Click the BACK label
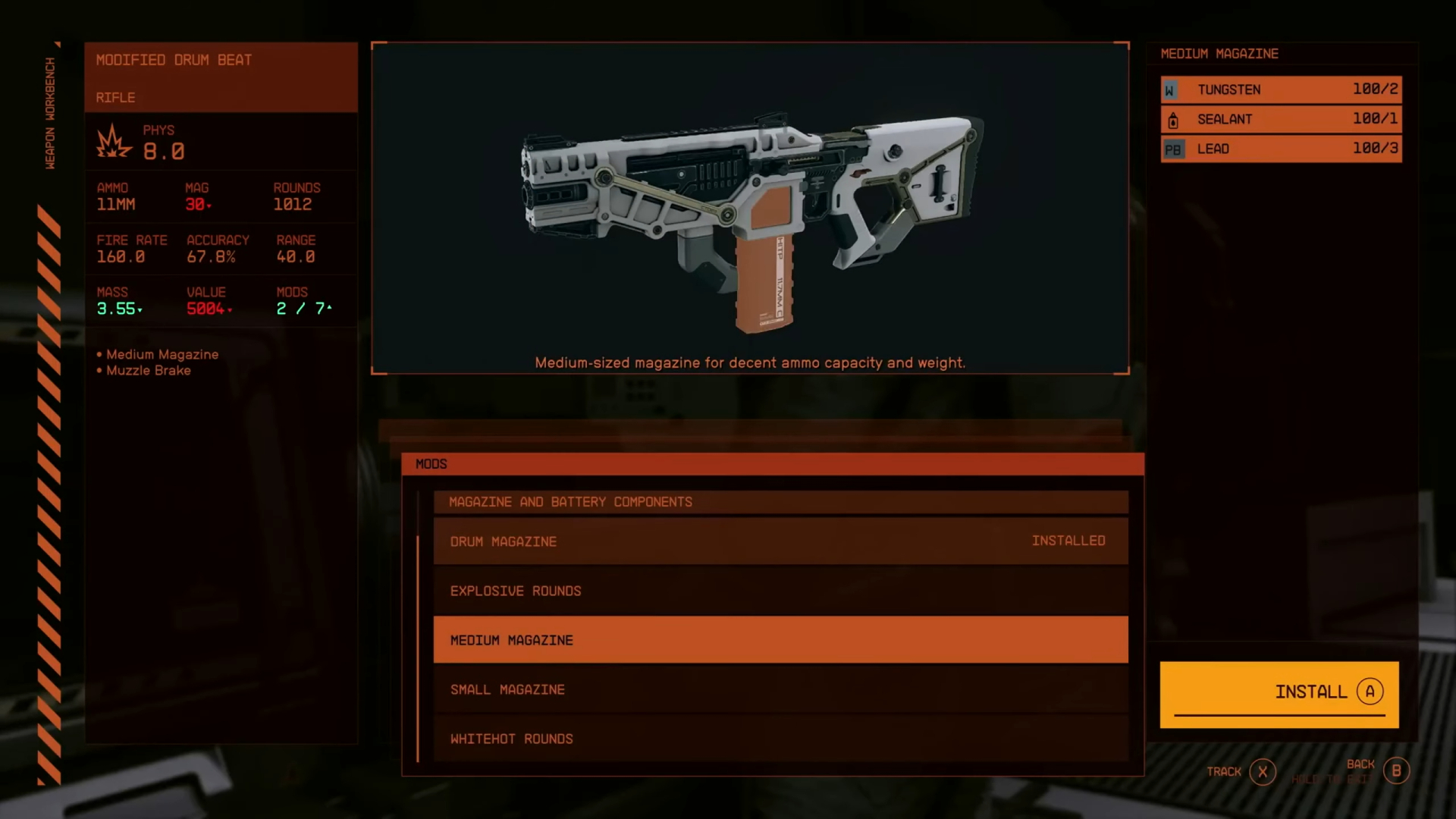Image resolution: width=1456 pixels, height=819 pixels. [x=1361, y=764]
